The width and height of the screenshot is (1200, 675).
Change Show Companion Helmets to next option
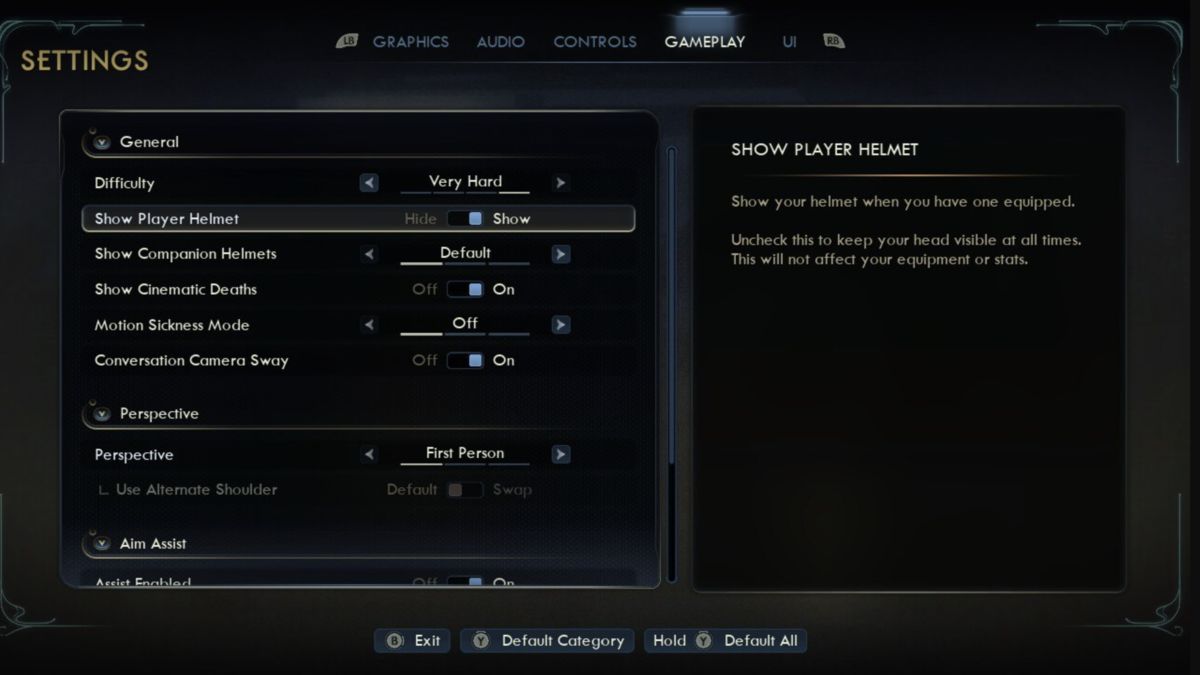click(x=560, y=254)
